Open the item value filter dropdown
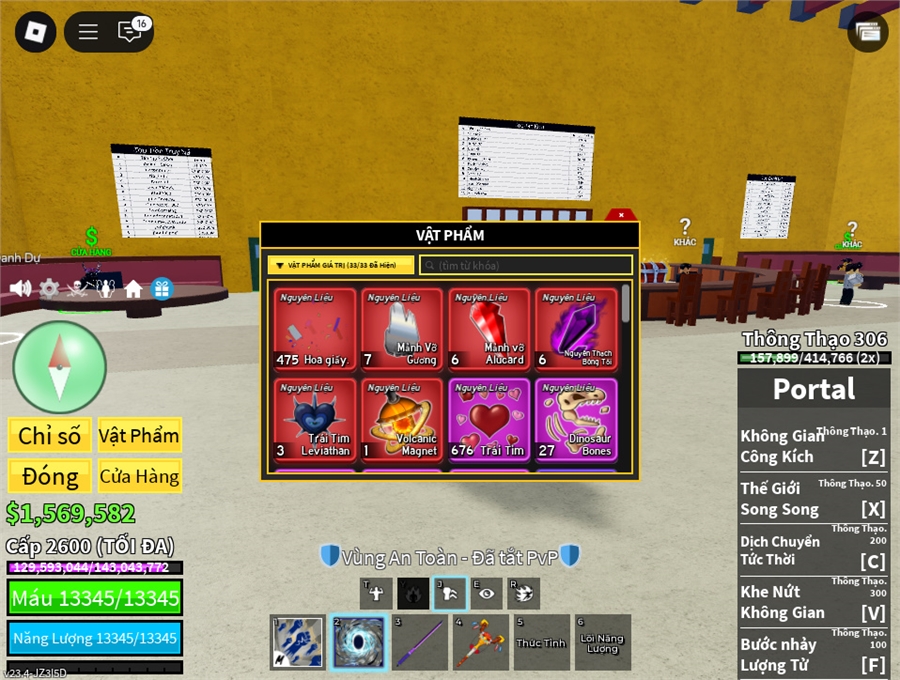The height and width of the screenshot is (680, 900). [x=341, y=265]
